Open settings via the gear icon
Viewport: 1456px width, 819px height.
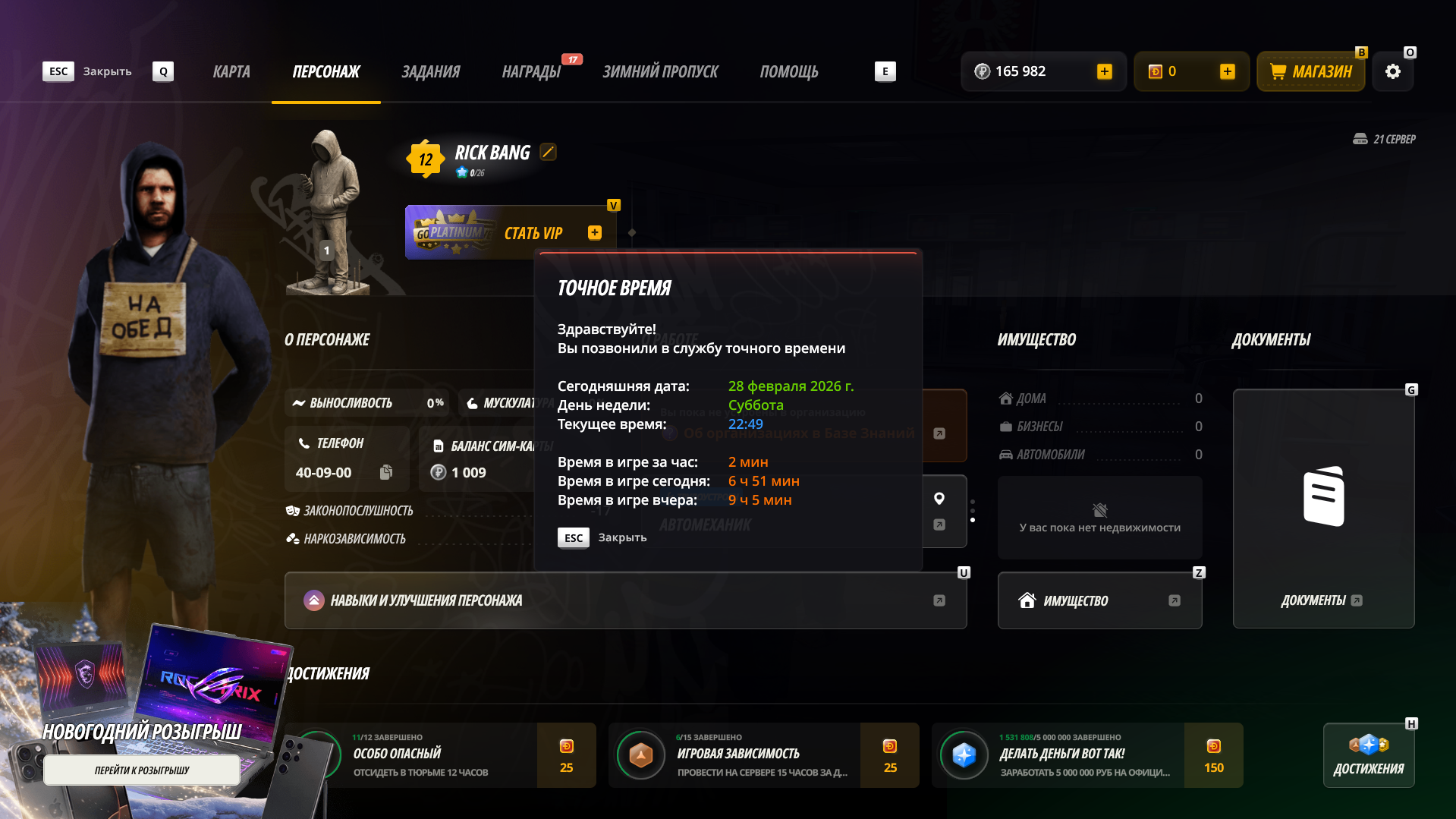[1393, 71]
